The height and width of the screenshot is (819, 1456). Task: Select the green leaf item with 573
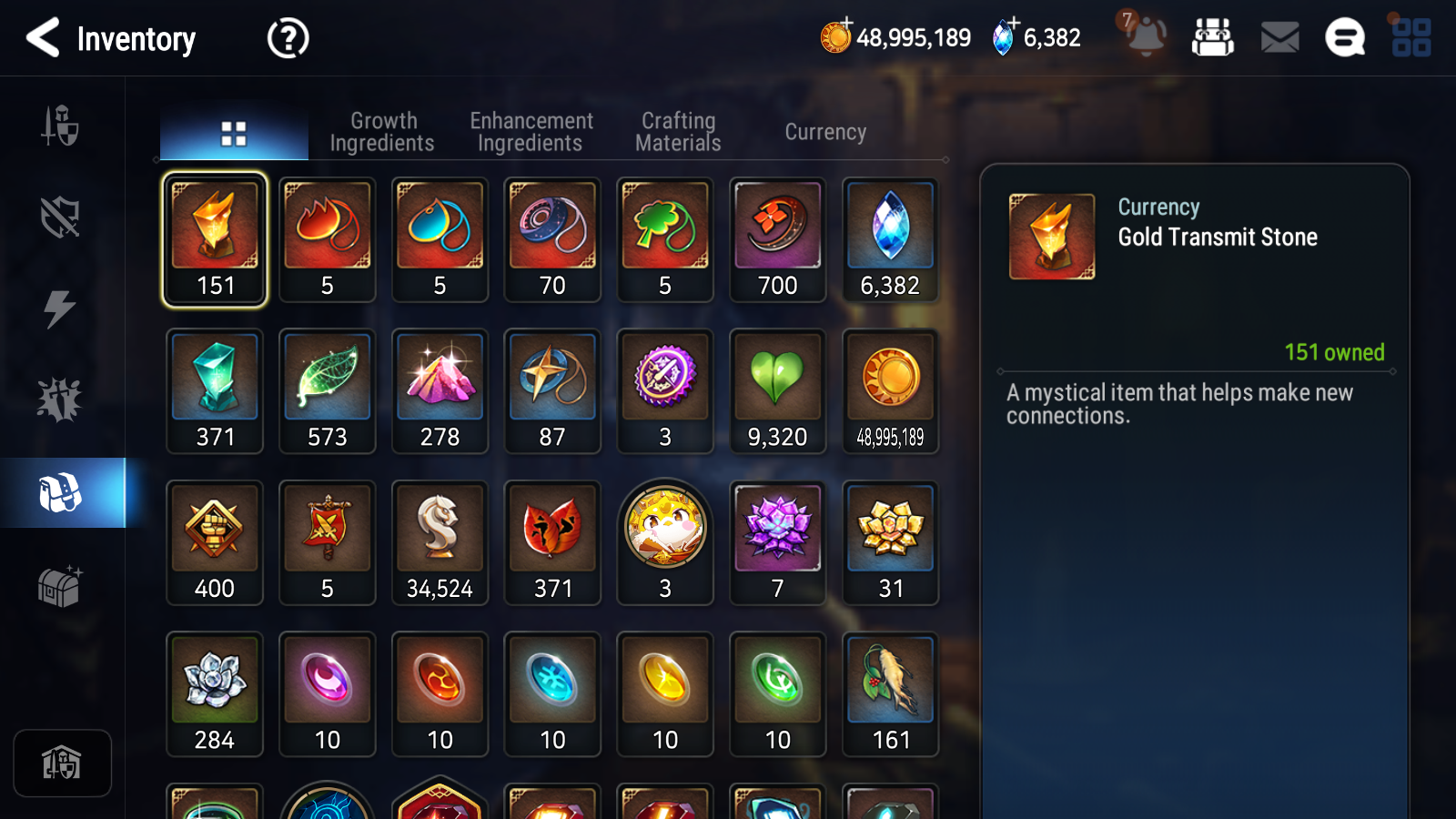[328, 391]
